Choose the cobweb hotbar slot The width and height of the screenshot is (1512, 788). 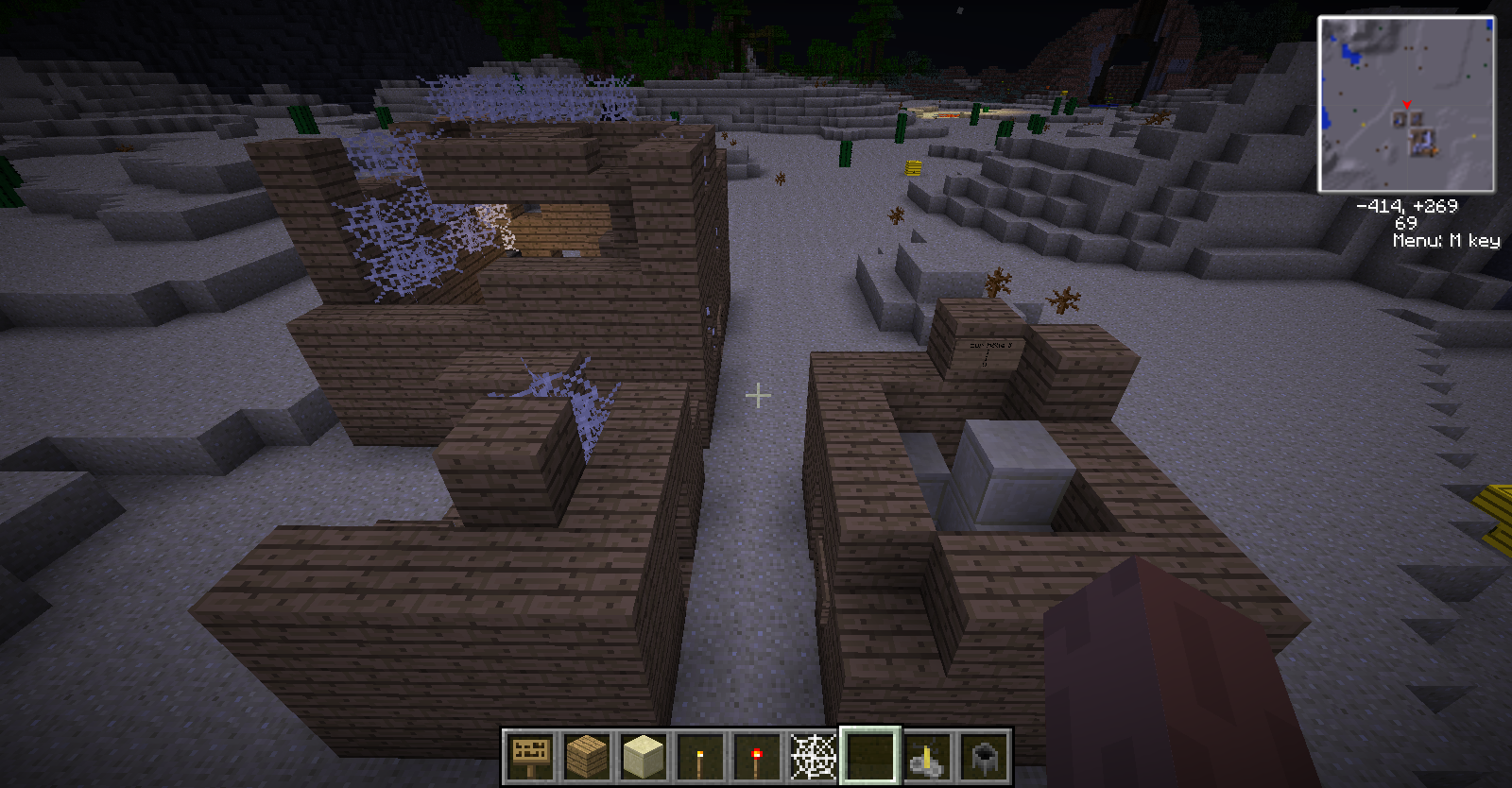coord(813,756)
